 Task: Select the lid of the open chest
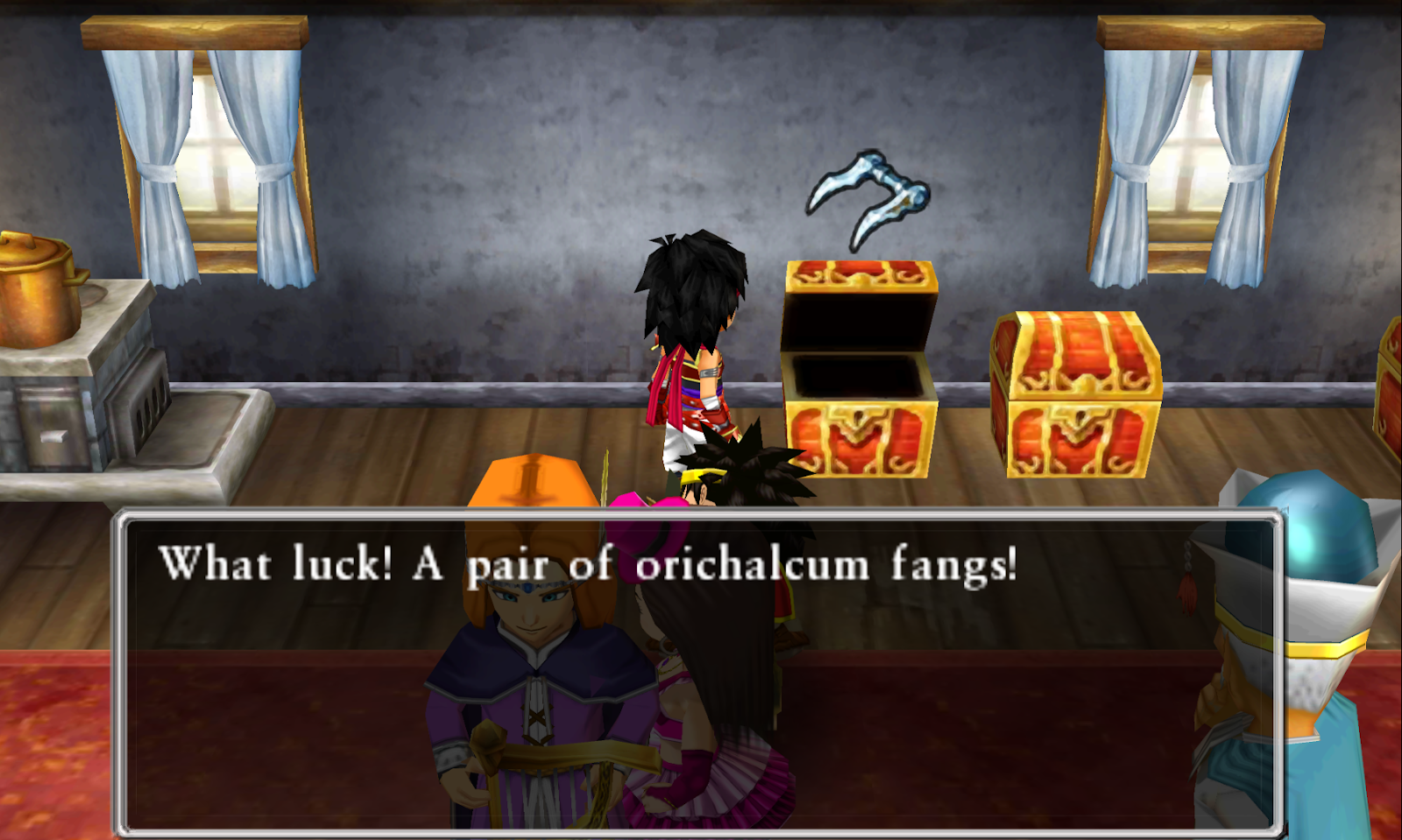click(863, 280)
